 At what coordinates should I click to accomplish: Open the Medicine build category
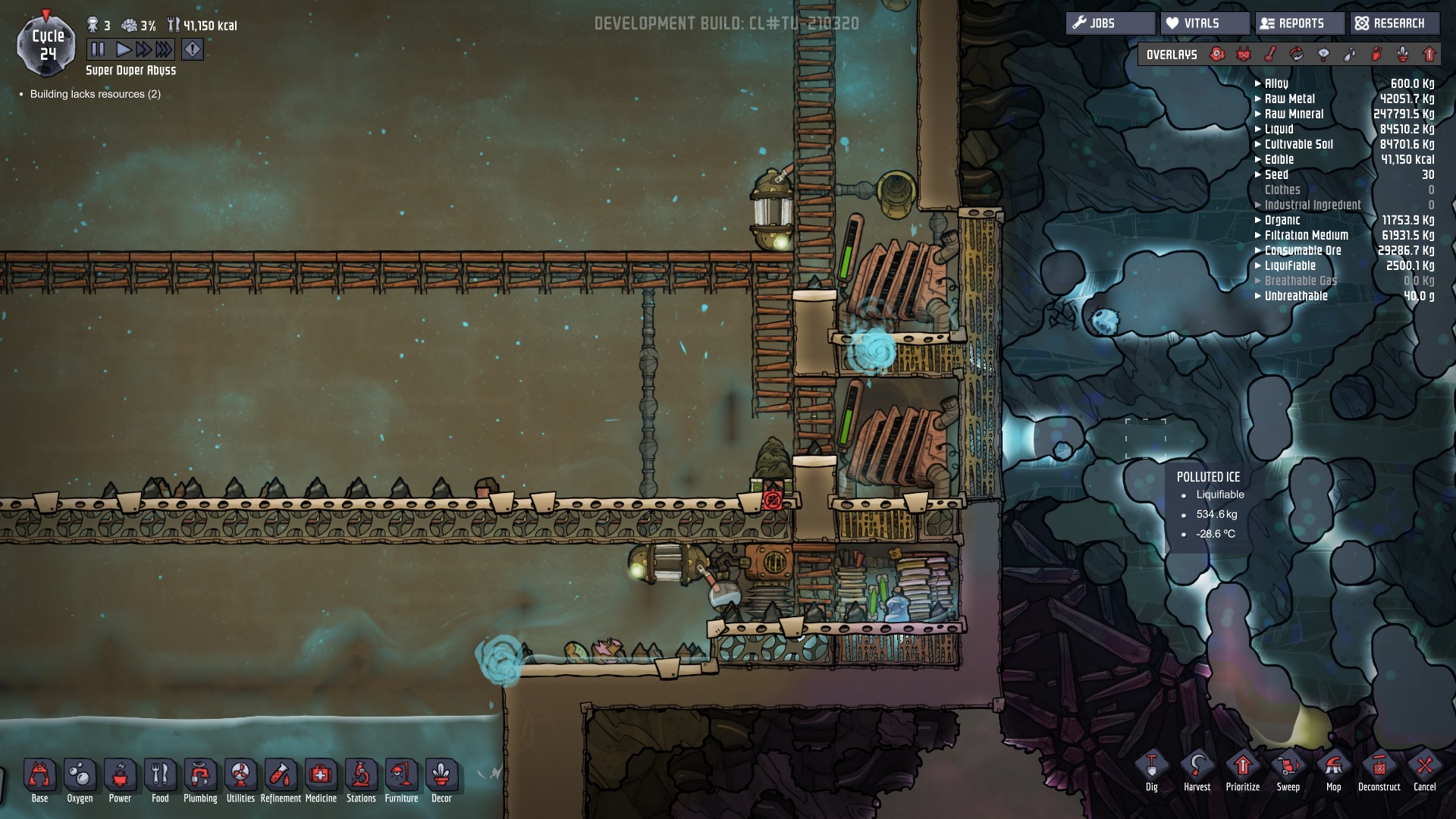(321, 780)
